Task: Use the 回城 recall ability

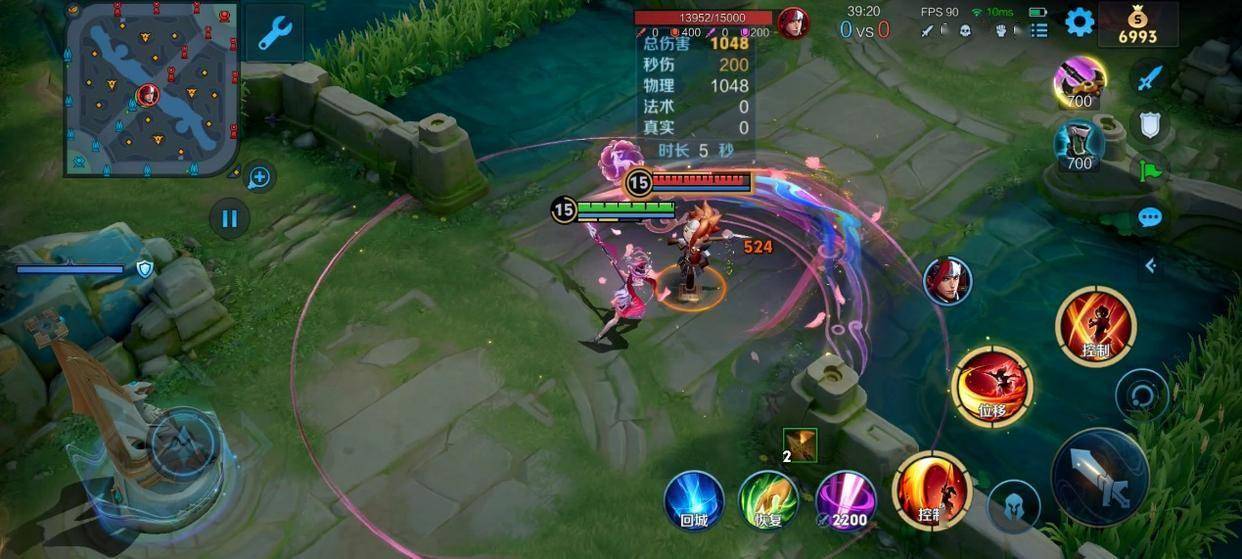Action: click(694, 500)
